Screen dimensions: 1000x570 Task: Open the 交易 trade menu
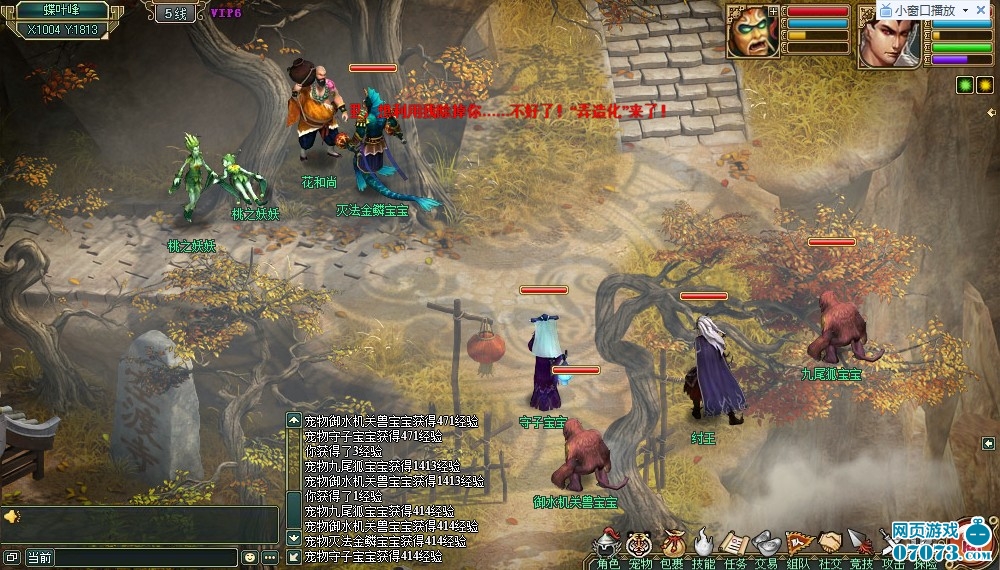(x=766, y=545)
